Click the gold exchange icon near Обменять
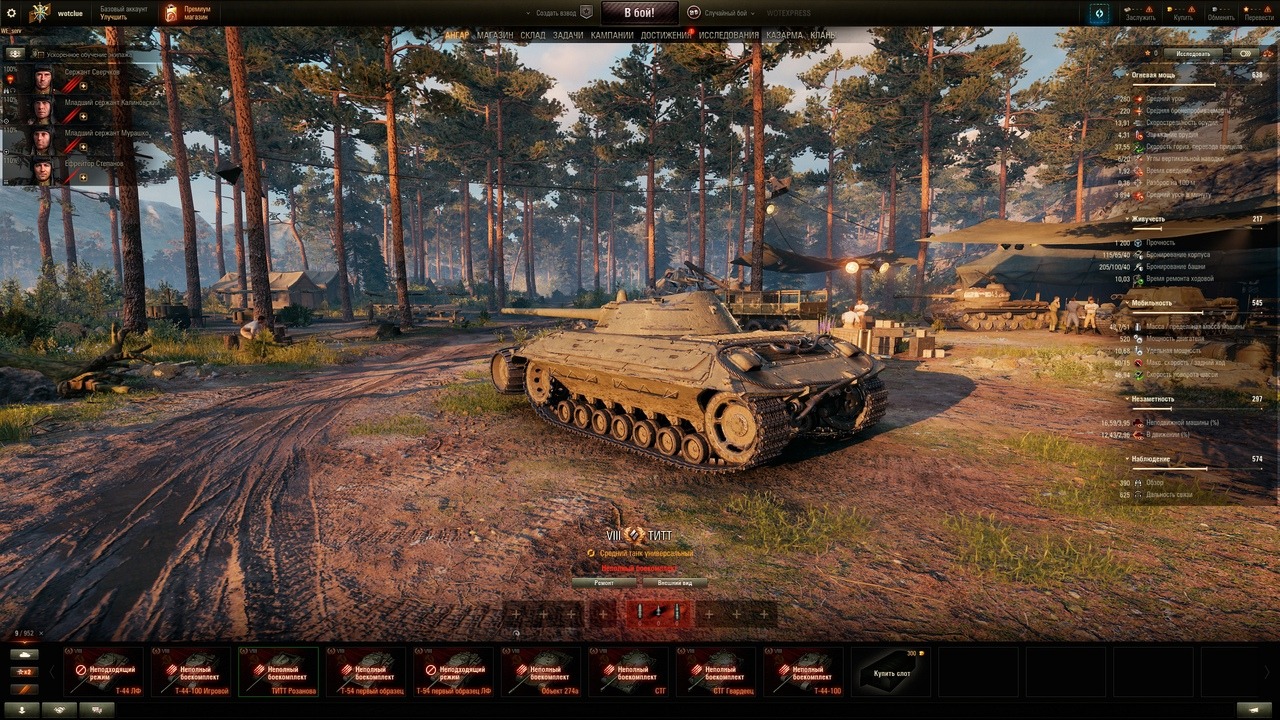Viewport: 1280px width, 720px height. click(1213, 9)
